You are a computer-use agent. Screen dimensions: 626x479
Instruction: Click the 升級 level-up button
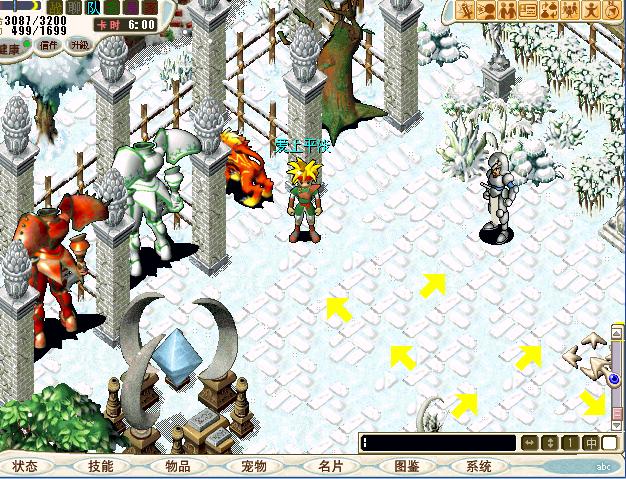point(79,45)
